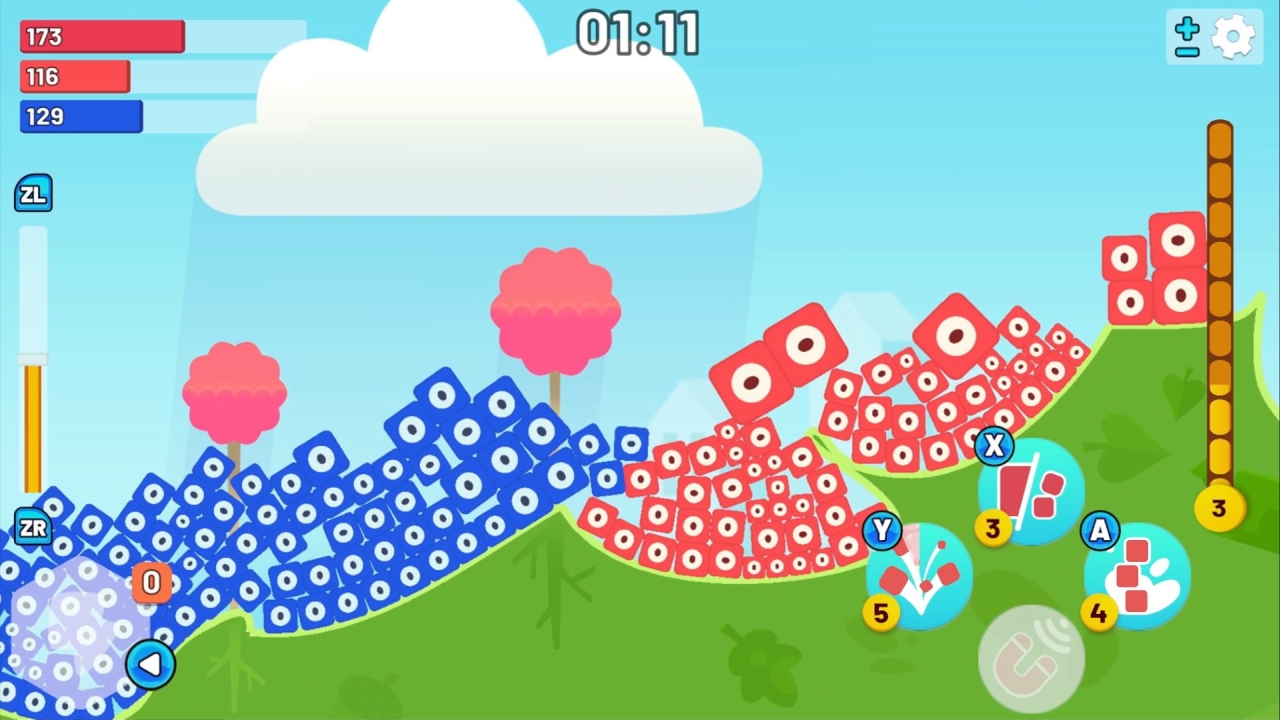Select the yellow 3 charge counter on X ability
The image size is (1280, 720).
(992, 530)
